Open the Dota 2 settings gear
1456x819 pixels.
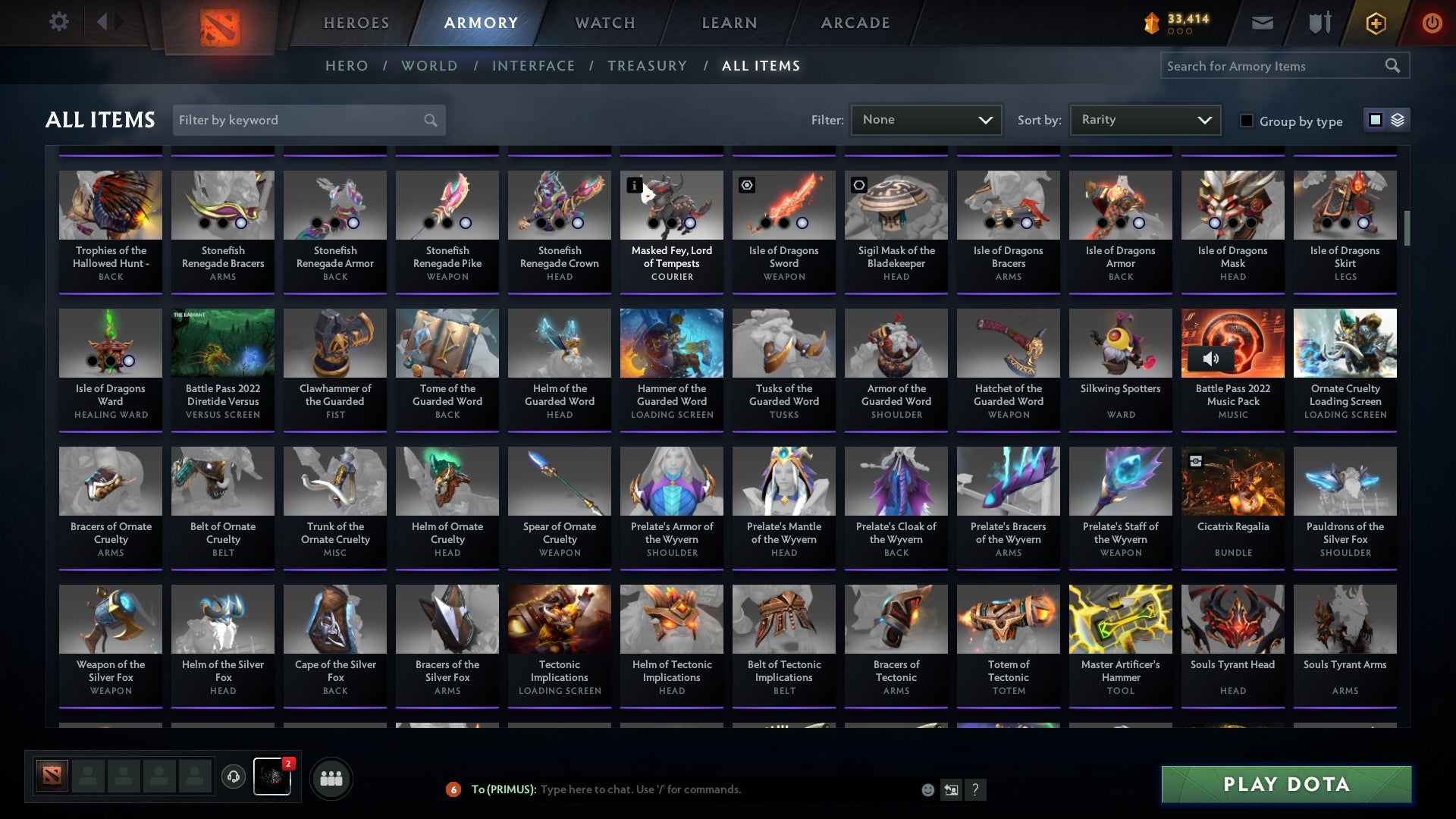tap(58, 22)
